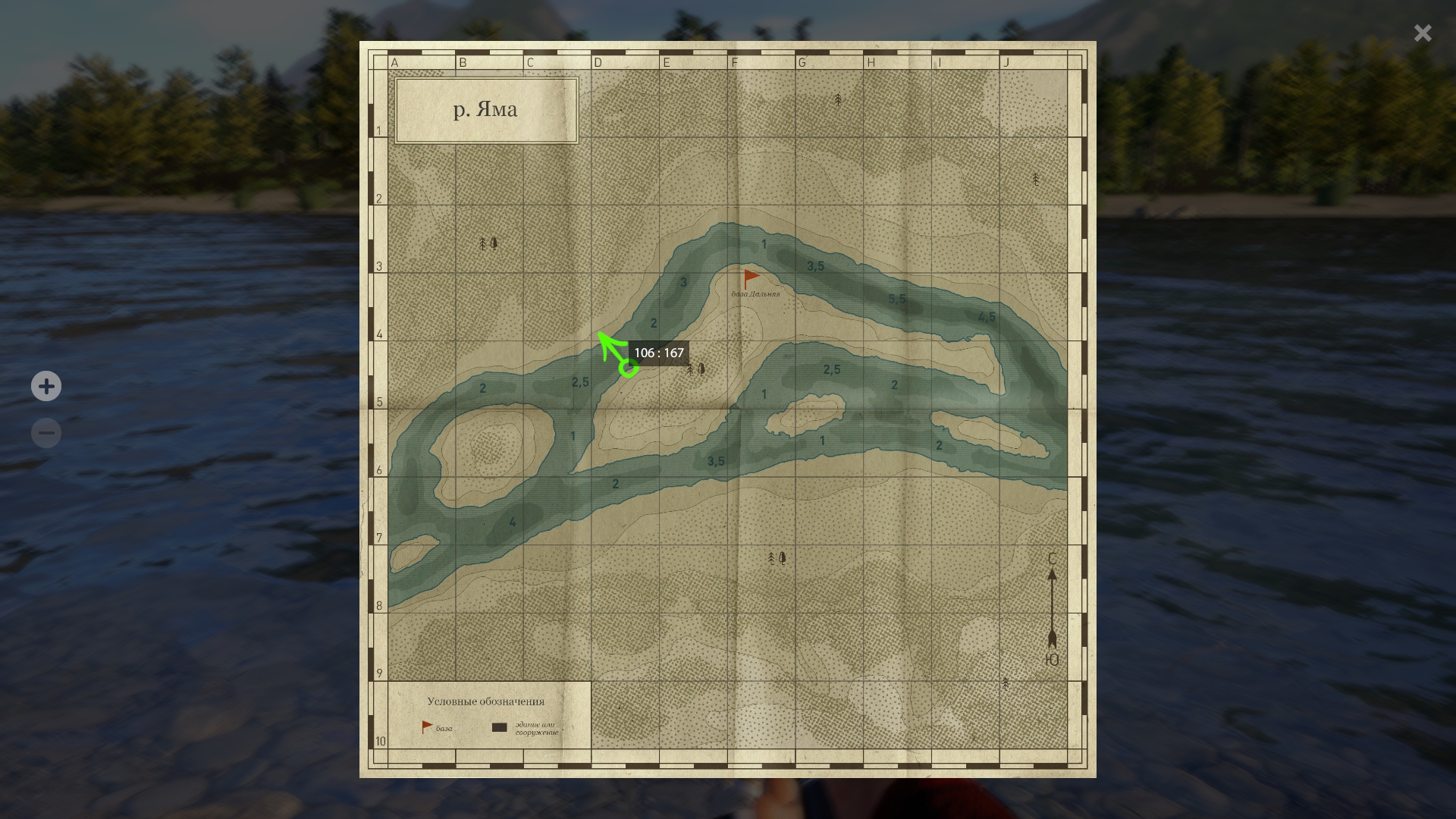This screenshot has width=1456, height=819.
Task: Close the map with the X button
Action: (1423, 33)
